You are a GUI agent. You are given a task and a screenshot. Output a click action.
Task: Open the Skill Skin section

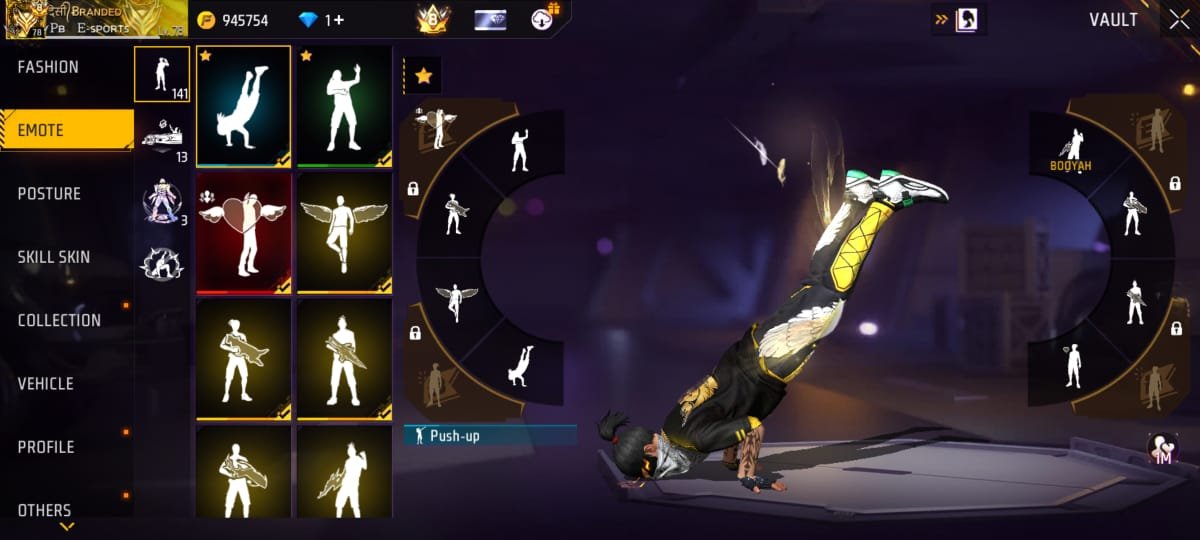pyautogui.click(x=54, y=257)
